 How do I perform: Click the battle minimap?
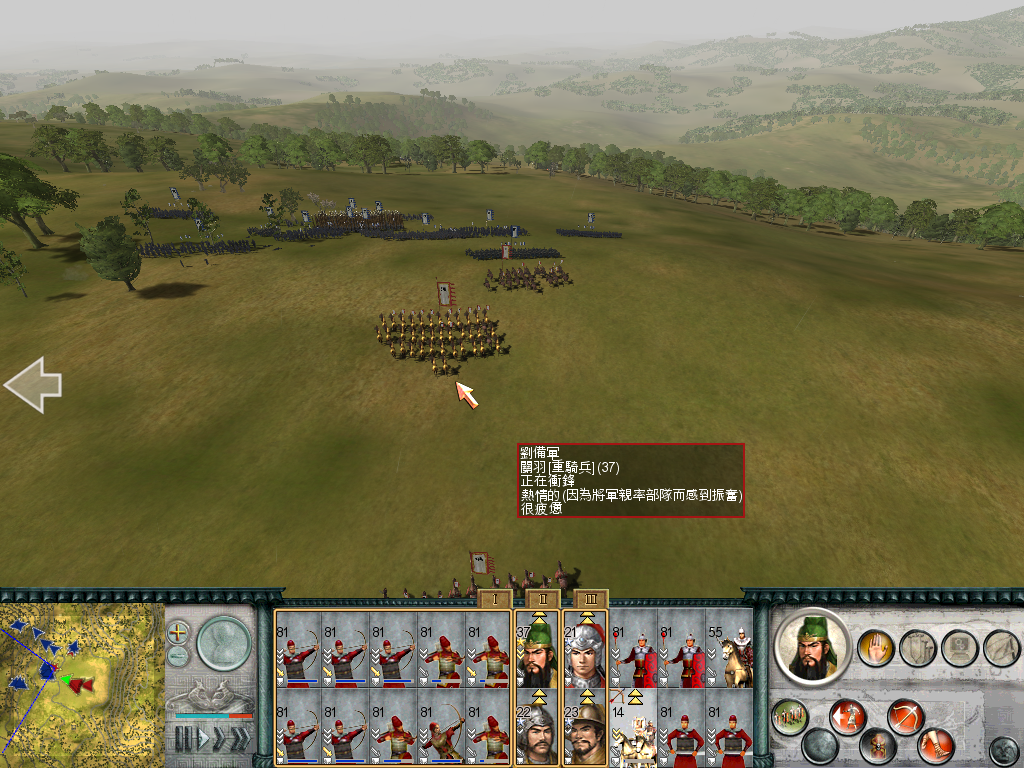click(80, 683)
